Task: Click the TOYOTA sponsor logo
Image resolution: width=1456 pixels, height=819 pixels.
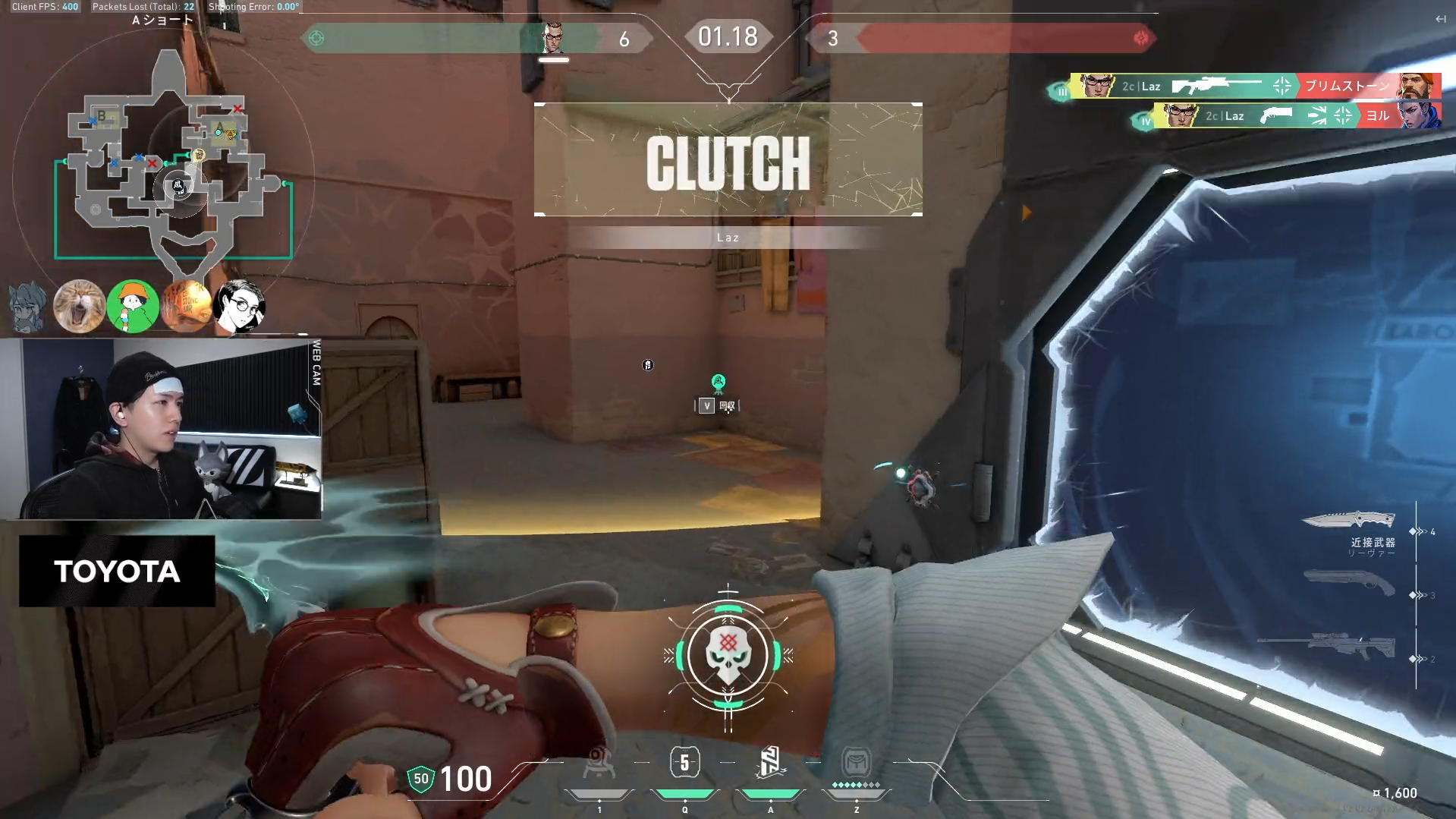Action: point(117,571)
